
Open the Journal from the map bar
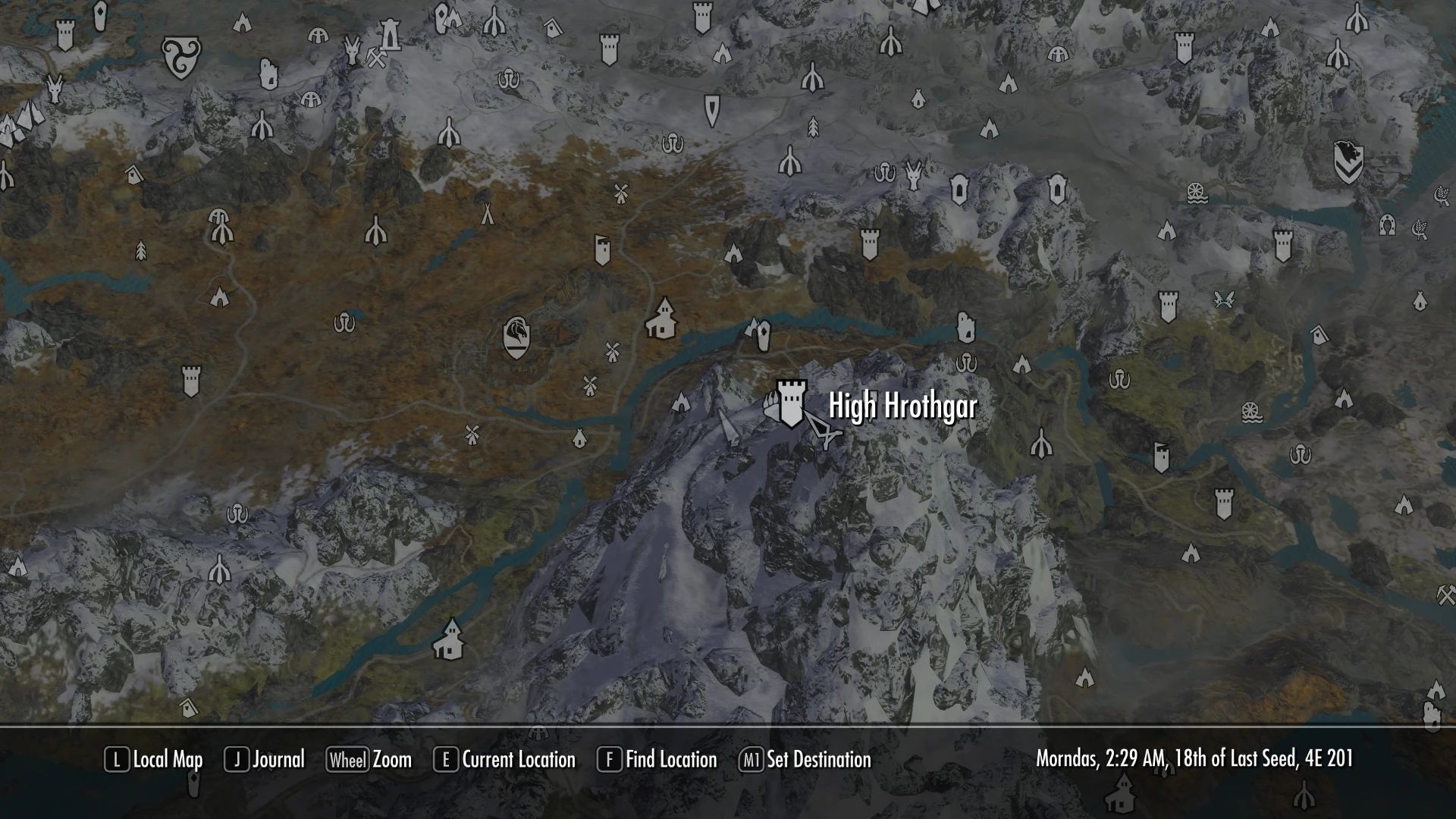tap(265, 759)
